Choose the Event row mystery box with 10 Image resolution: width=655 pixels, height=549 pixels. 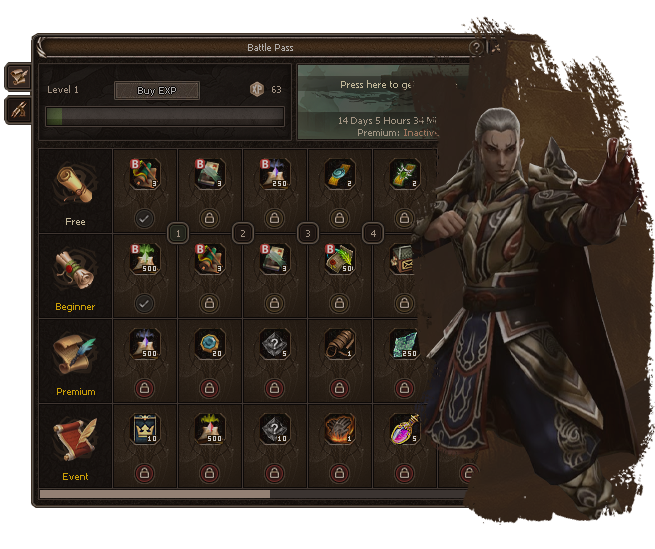(273, 430)
